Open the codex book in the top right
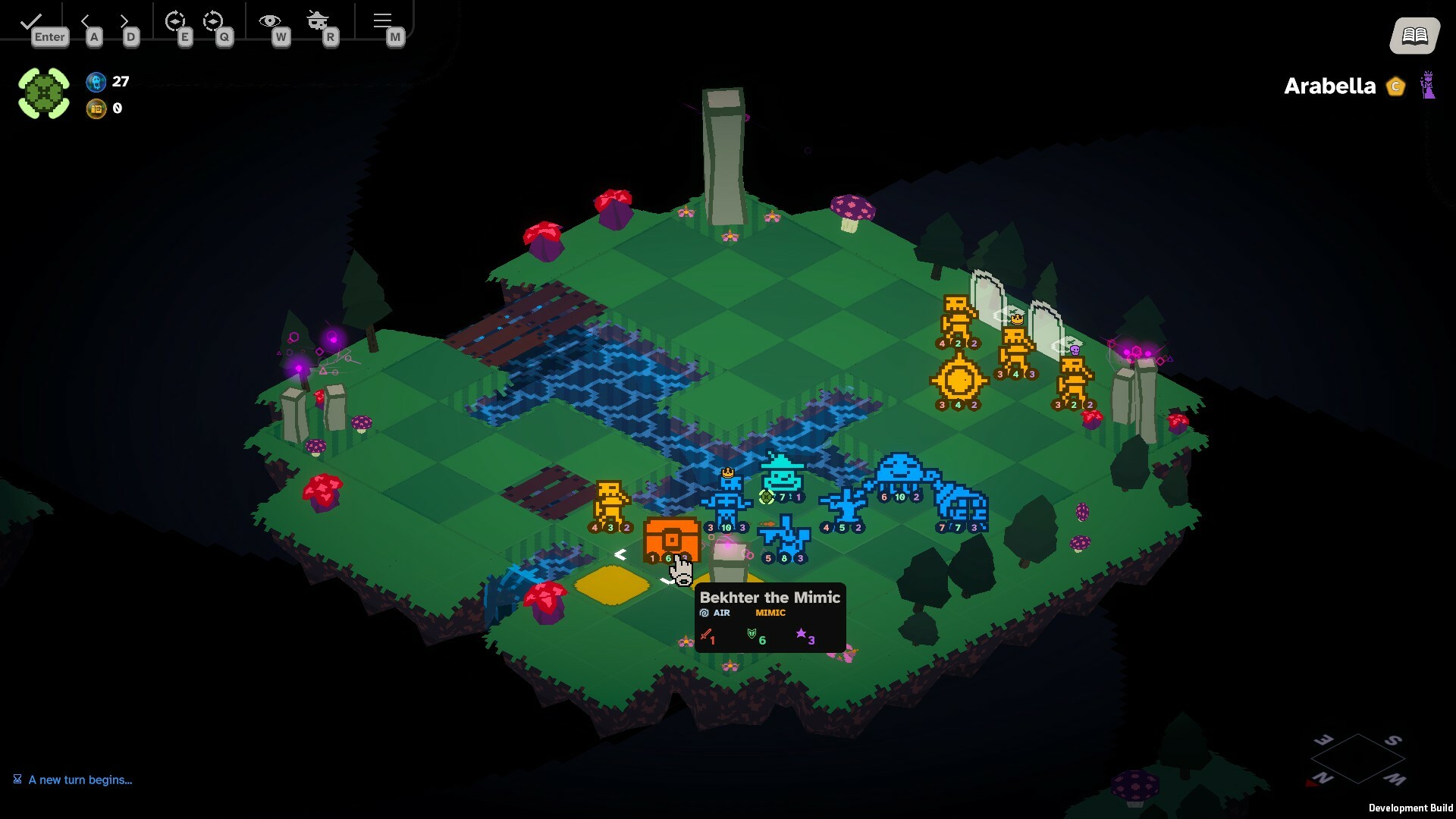The image size is (1456, 819). pyautogui.click(x=1413, y=34)
